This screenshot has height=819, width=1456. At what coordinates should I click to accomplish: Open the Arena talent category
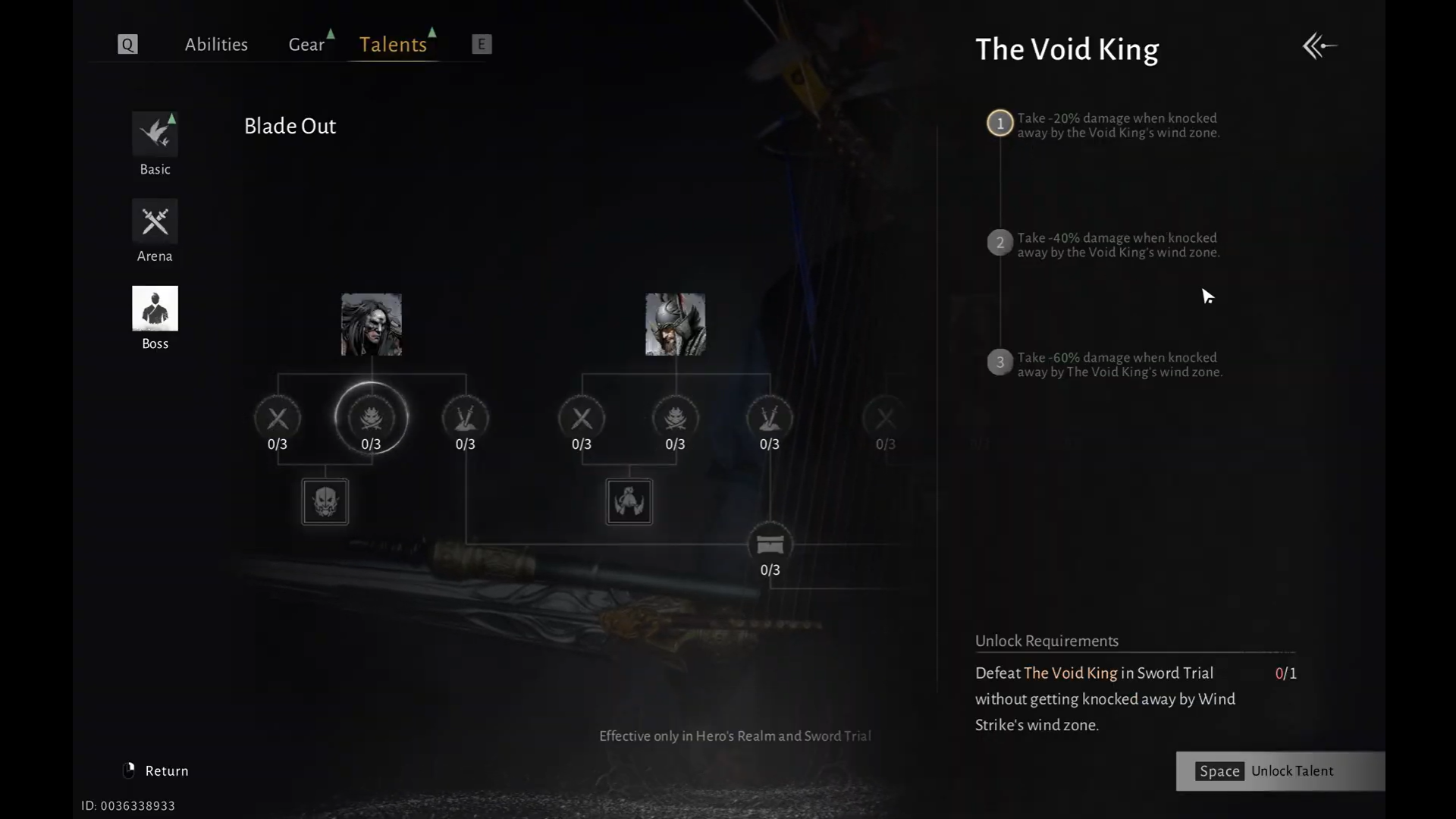(x=155, y=221)
